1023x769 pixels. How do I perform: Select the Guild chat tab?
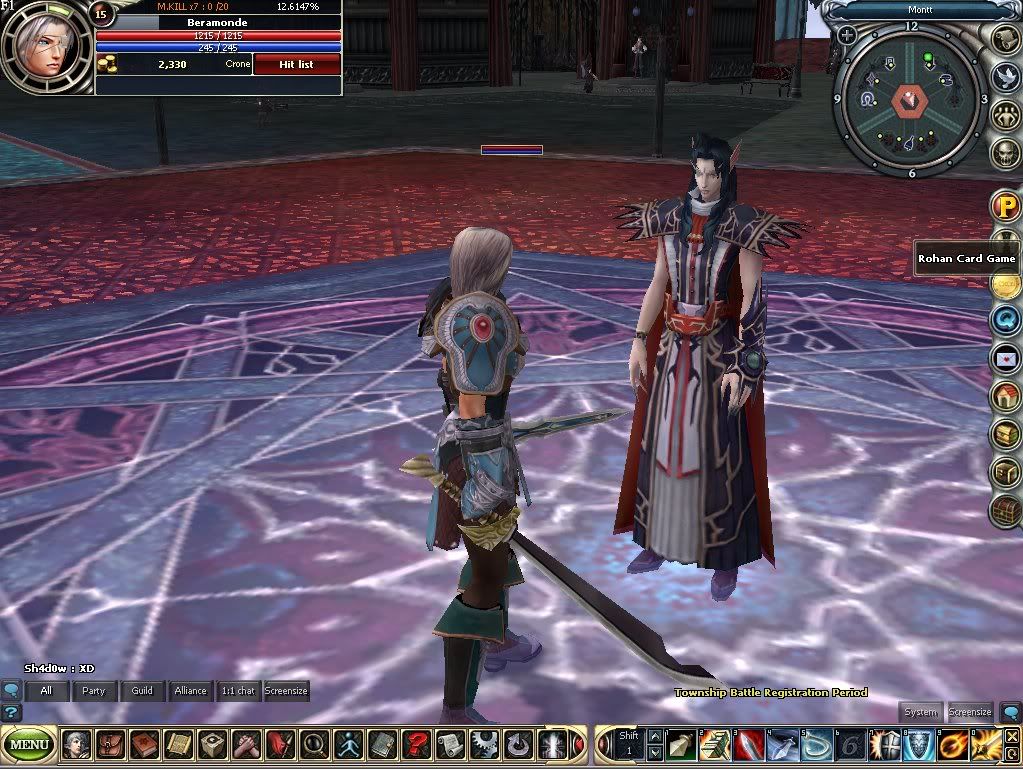pyautogui.click(x=142, y=691)
